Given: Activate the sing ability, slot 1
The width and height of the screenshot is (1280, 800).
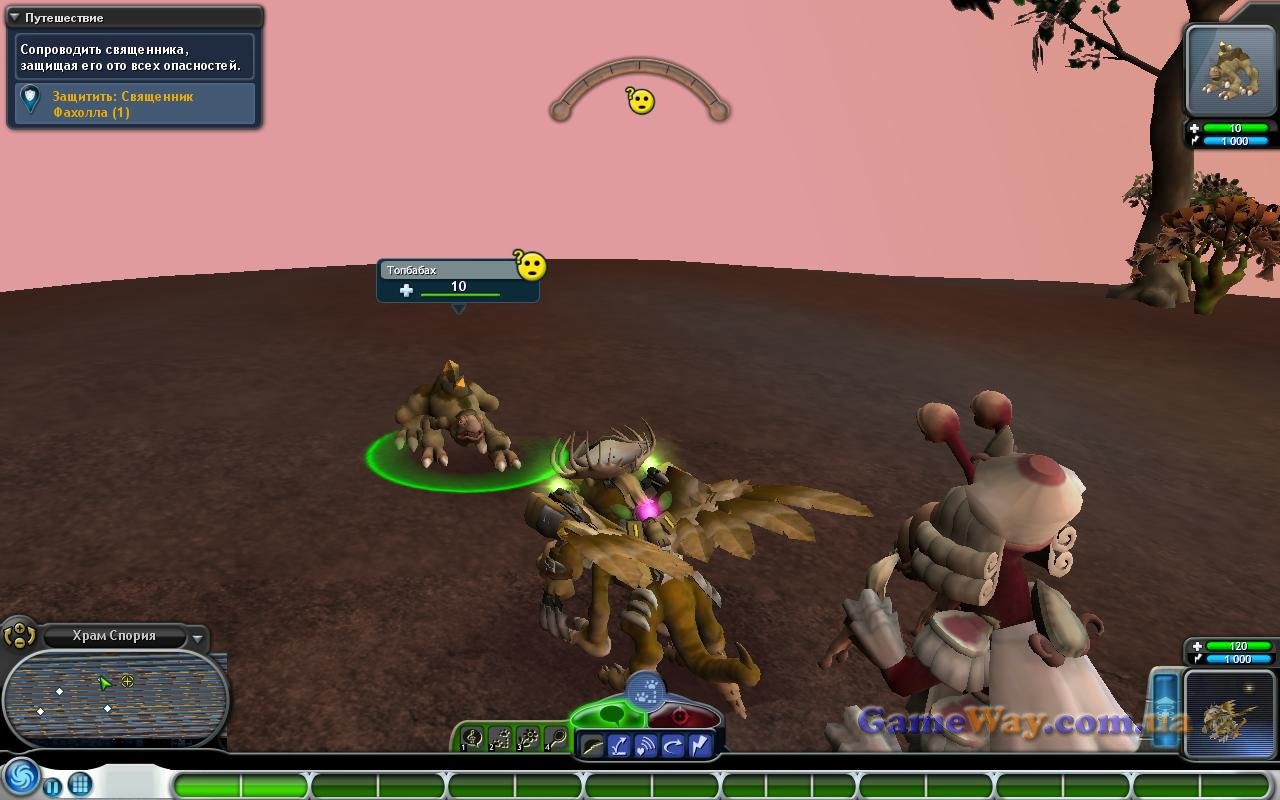Looking at the screenshot, I should coord(473,738).
